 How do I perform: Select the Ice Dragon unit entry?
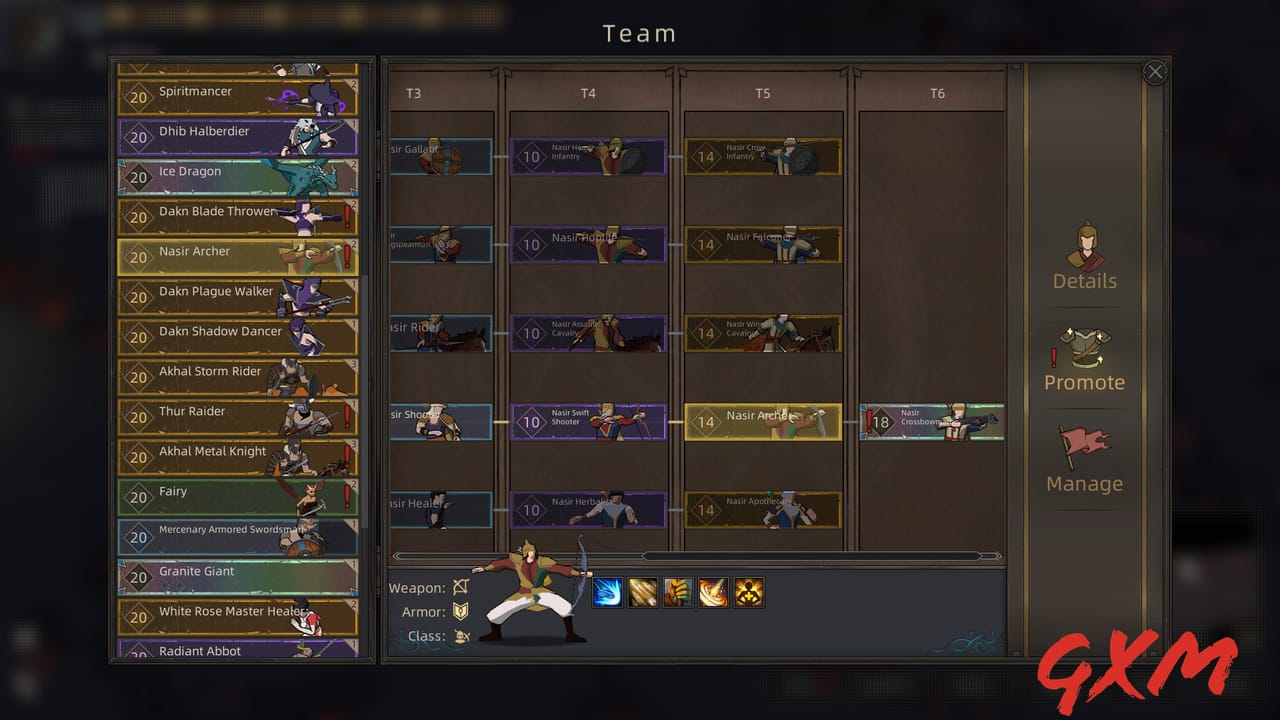click(x=237, y=171)
